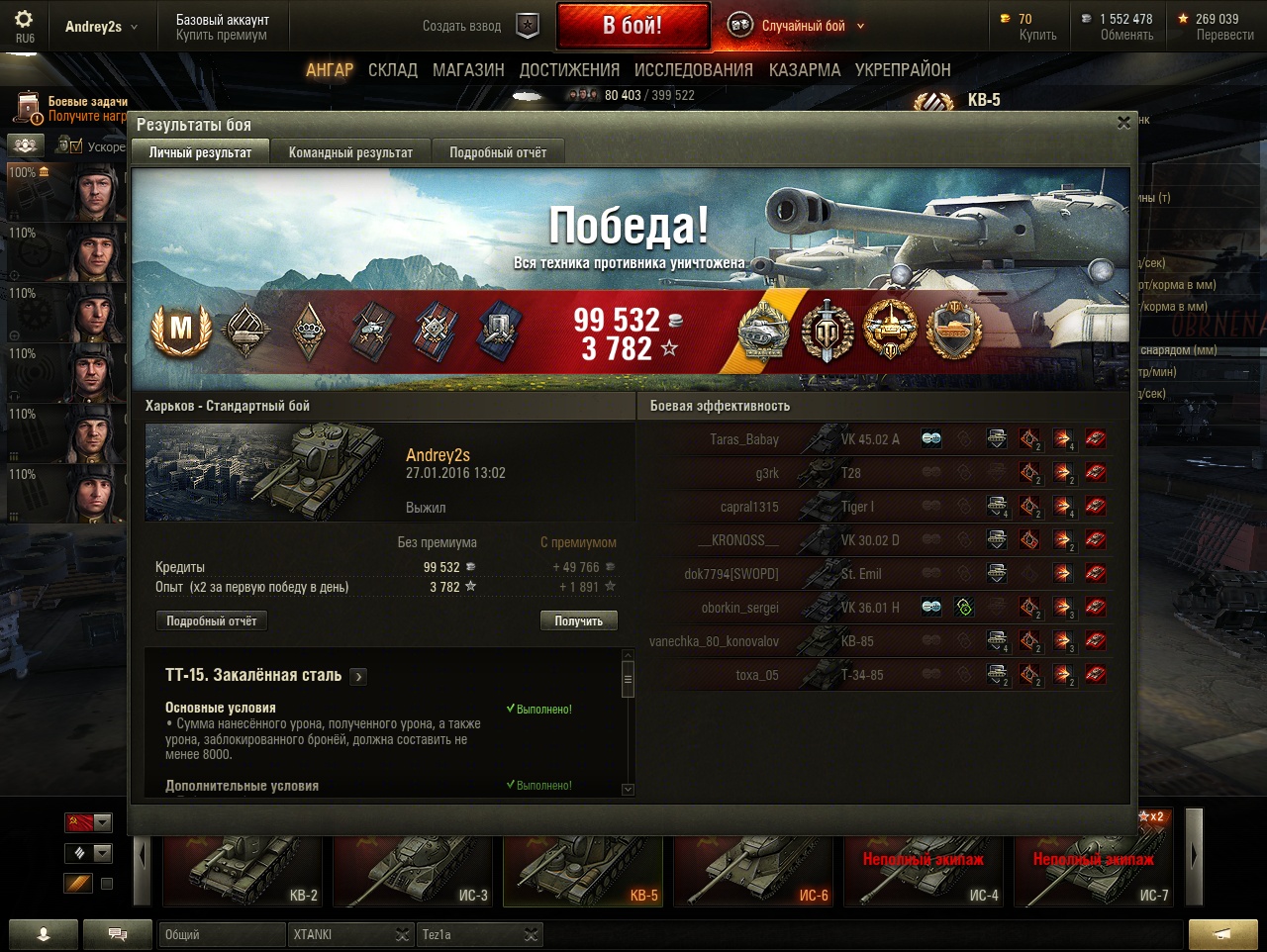Go to the МАГАЗИН section
This screenshot has height=952, width=1267.
[x=468, y=70]
